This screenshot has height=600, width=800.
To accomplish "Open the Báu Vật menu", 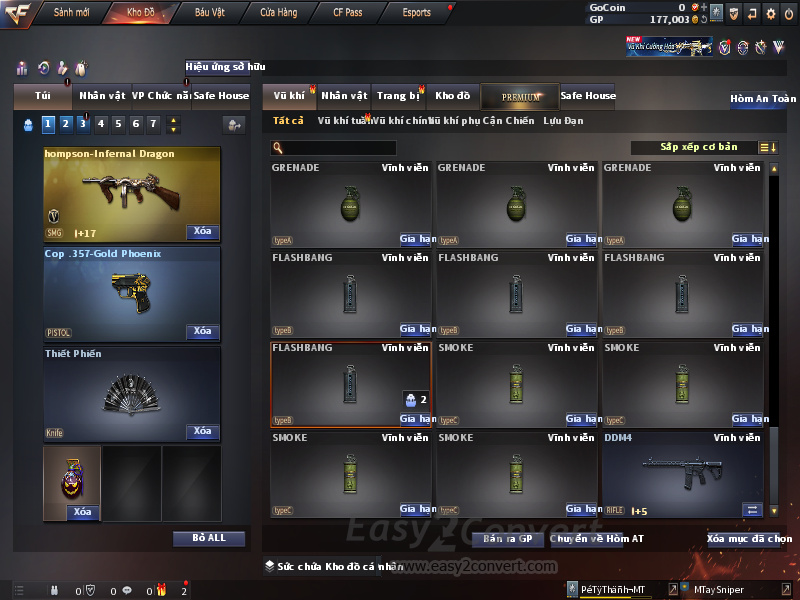I will pos(209,13).
